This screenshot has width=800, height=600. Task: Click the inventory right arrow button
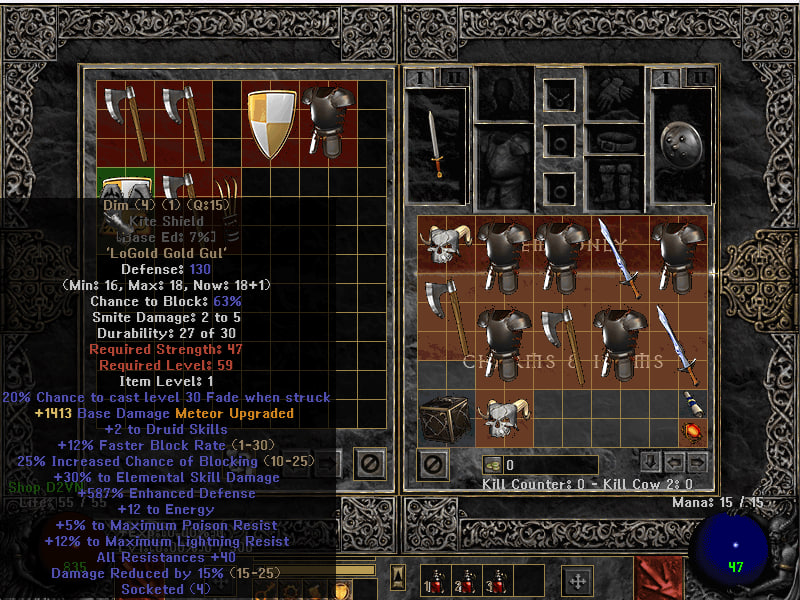[697, 463]
